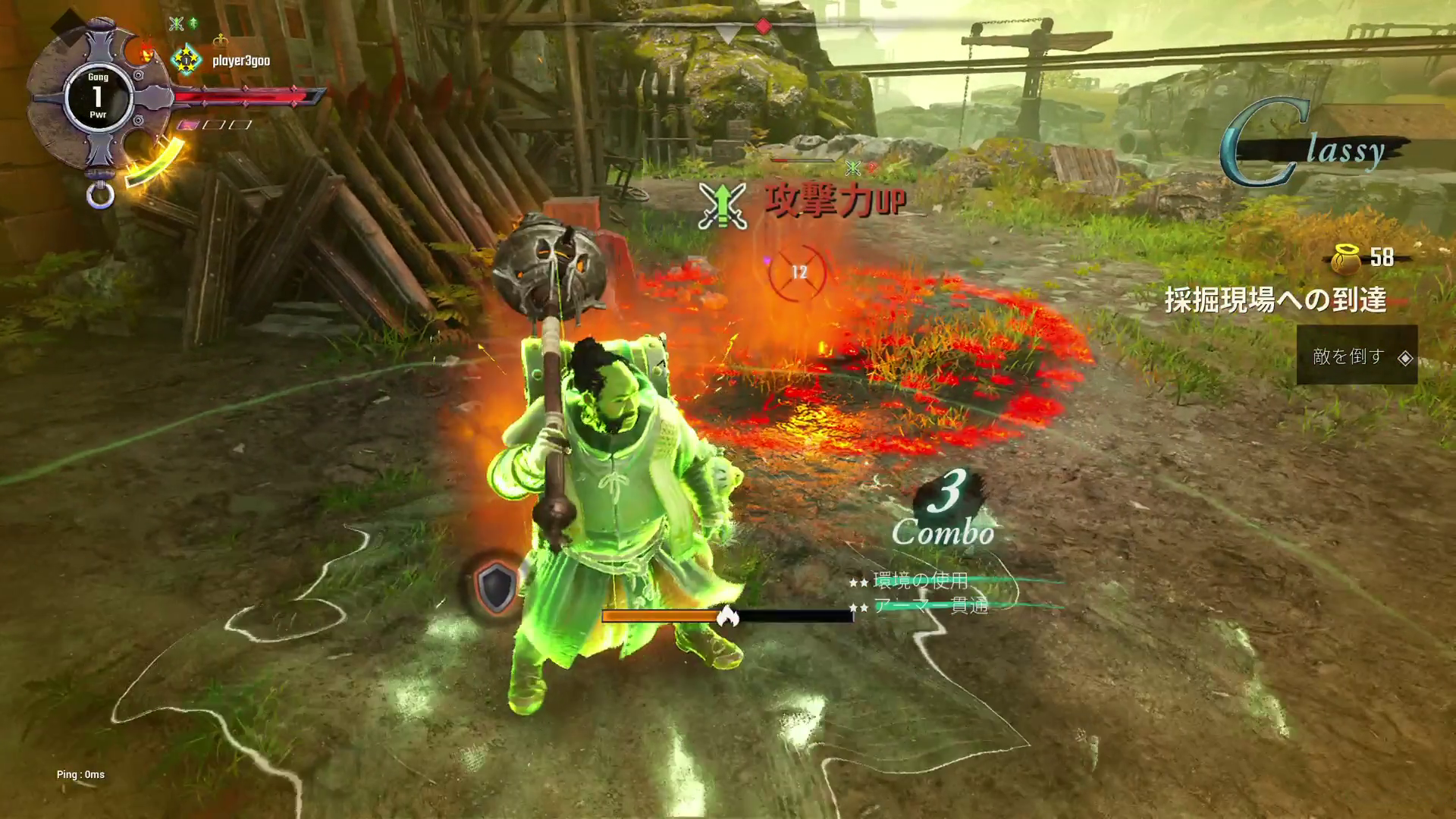Screen dimensions: 1456x819
Task: Click the Gong power level emblem
Action: (97, 96)
